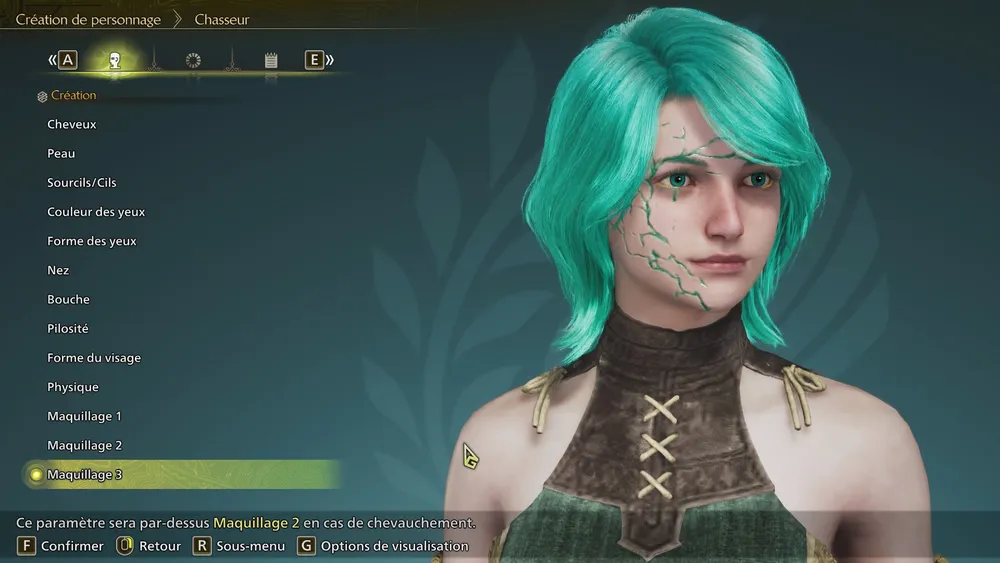Screen dimensions: 1000x563
Task: Switch to the face creation tab
Action: click(x=115, y=60)
